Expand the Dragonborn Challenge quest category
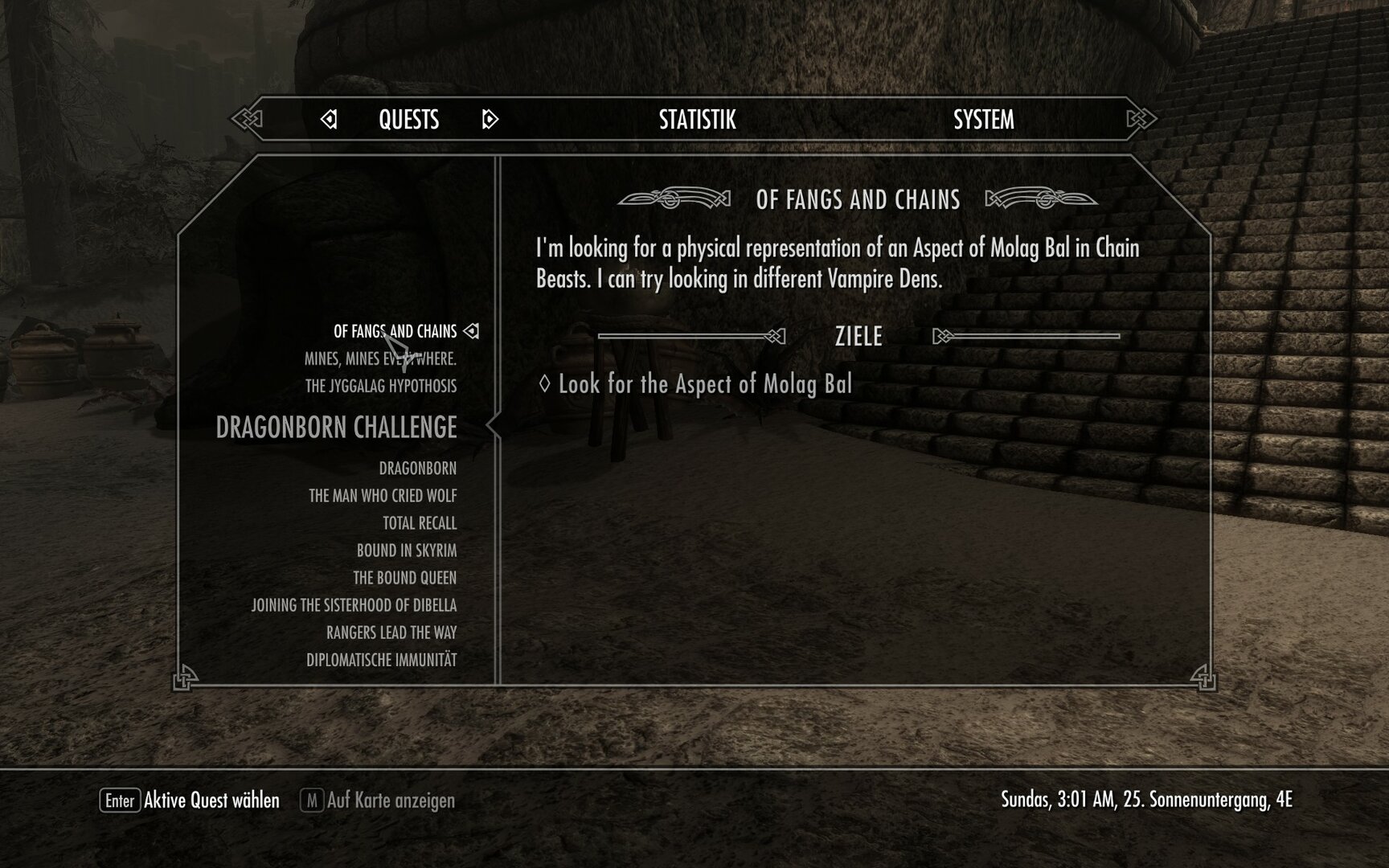 [337, 428]
